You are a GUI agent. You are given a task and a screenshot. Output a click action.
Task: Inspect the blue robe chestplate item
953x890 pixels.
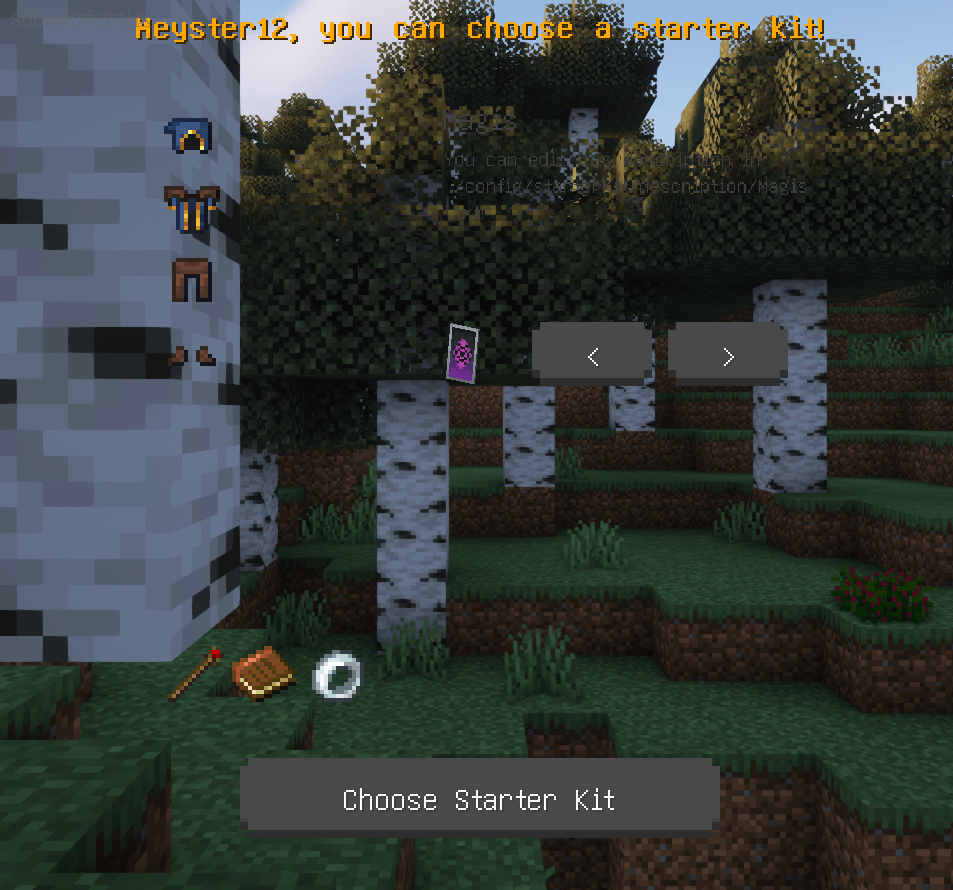(x=190, y=209)
